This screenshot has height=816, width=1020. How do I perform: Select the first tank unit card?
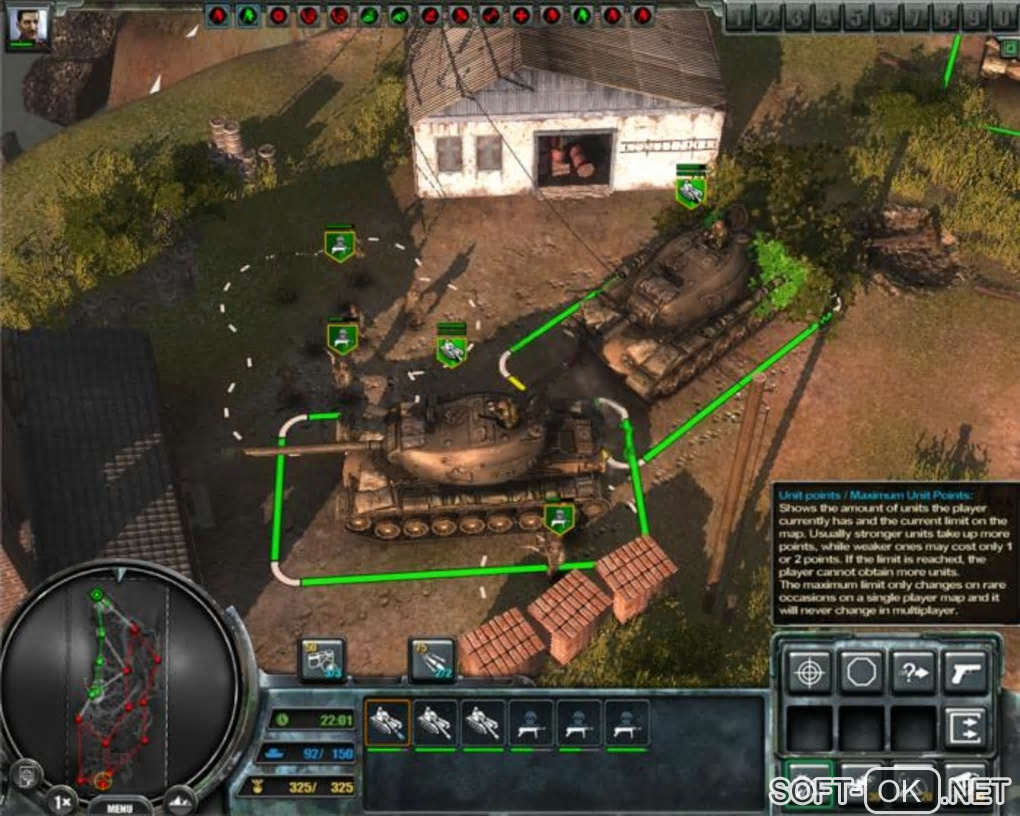(386, 722)
